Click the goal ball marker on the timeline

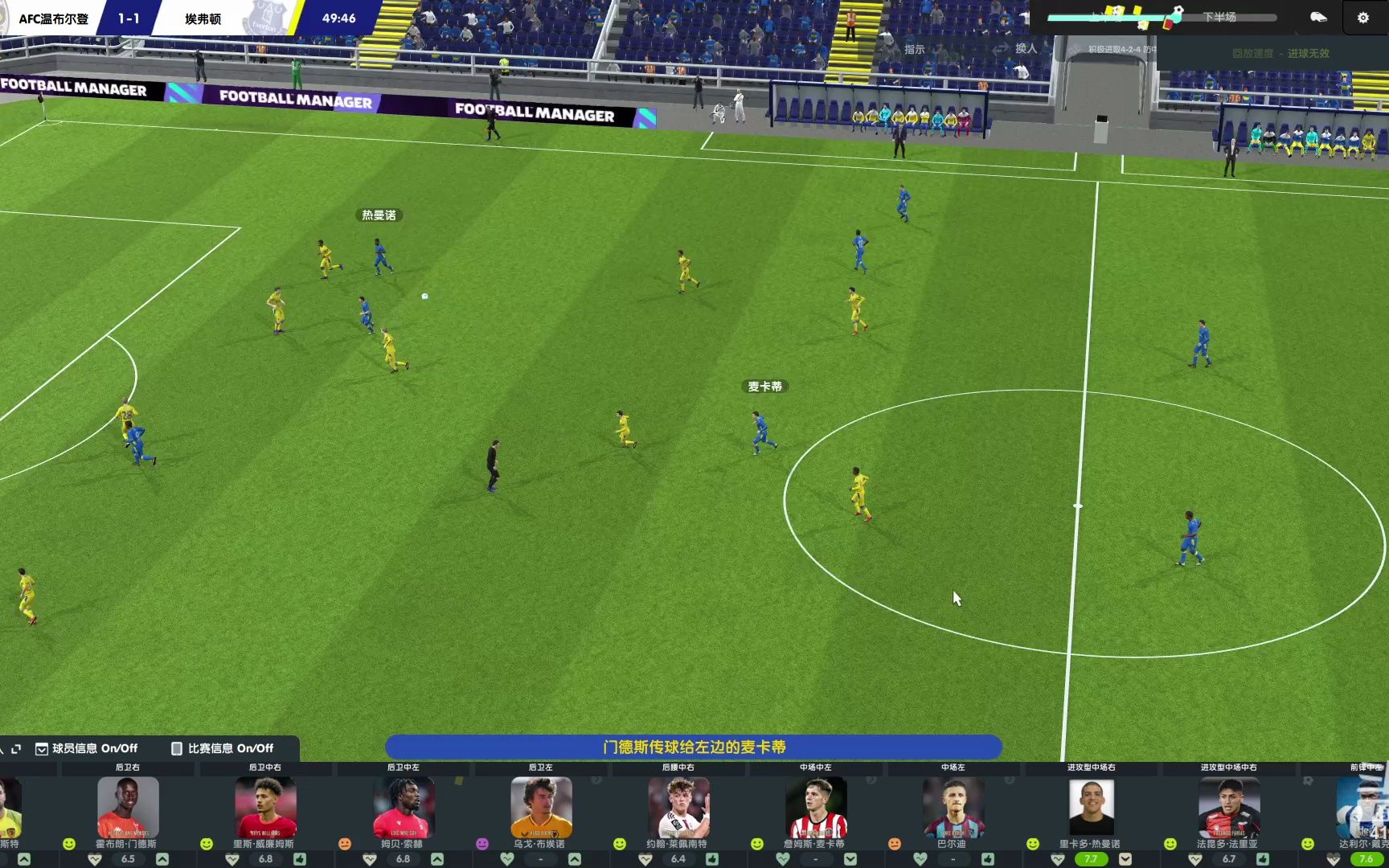[x=1178, y=11]
